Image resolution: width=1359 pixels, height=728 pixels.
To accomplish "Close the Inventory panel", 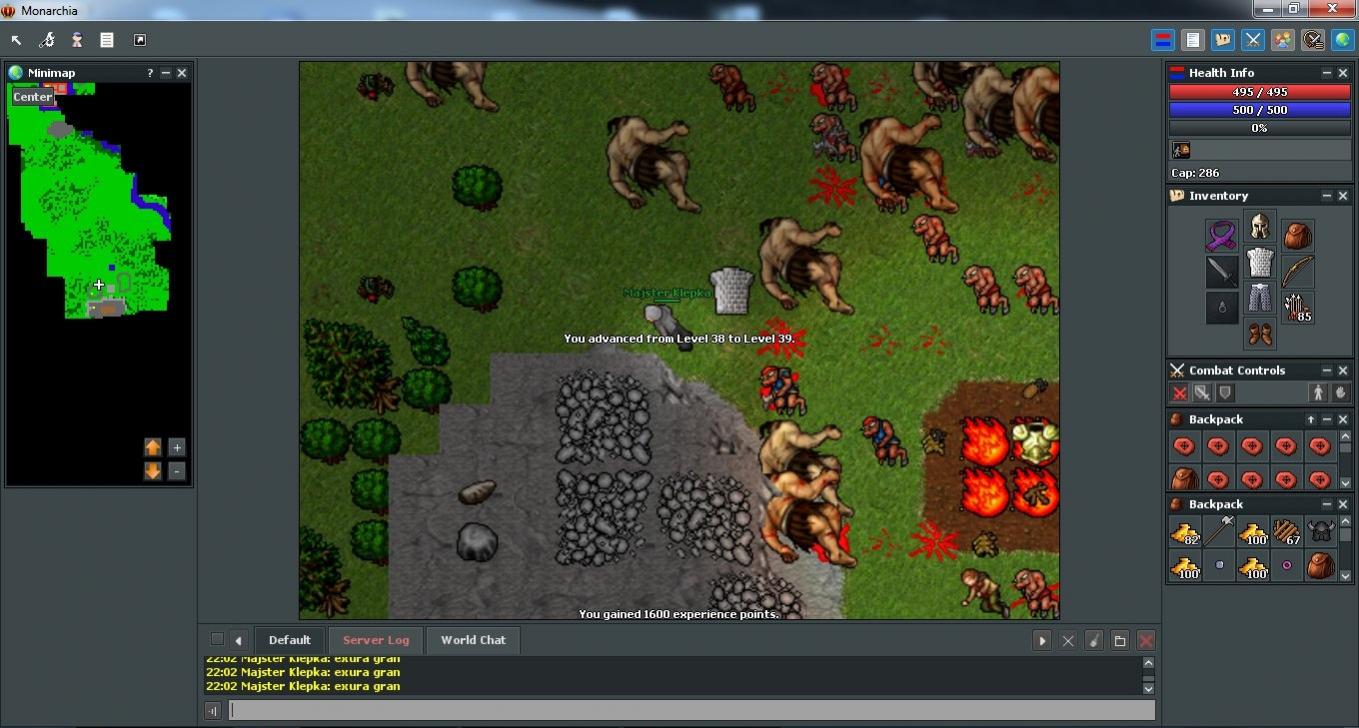I will point(1343,196).
